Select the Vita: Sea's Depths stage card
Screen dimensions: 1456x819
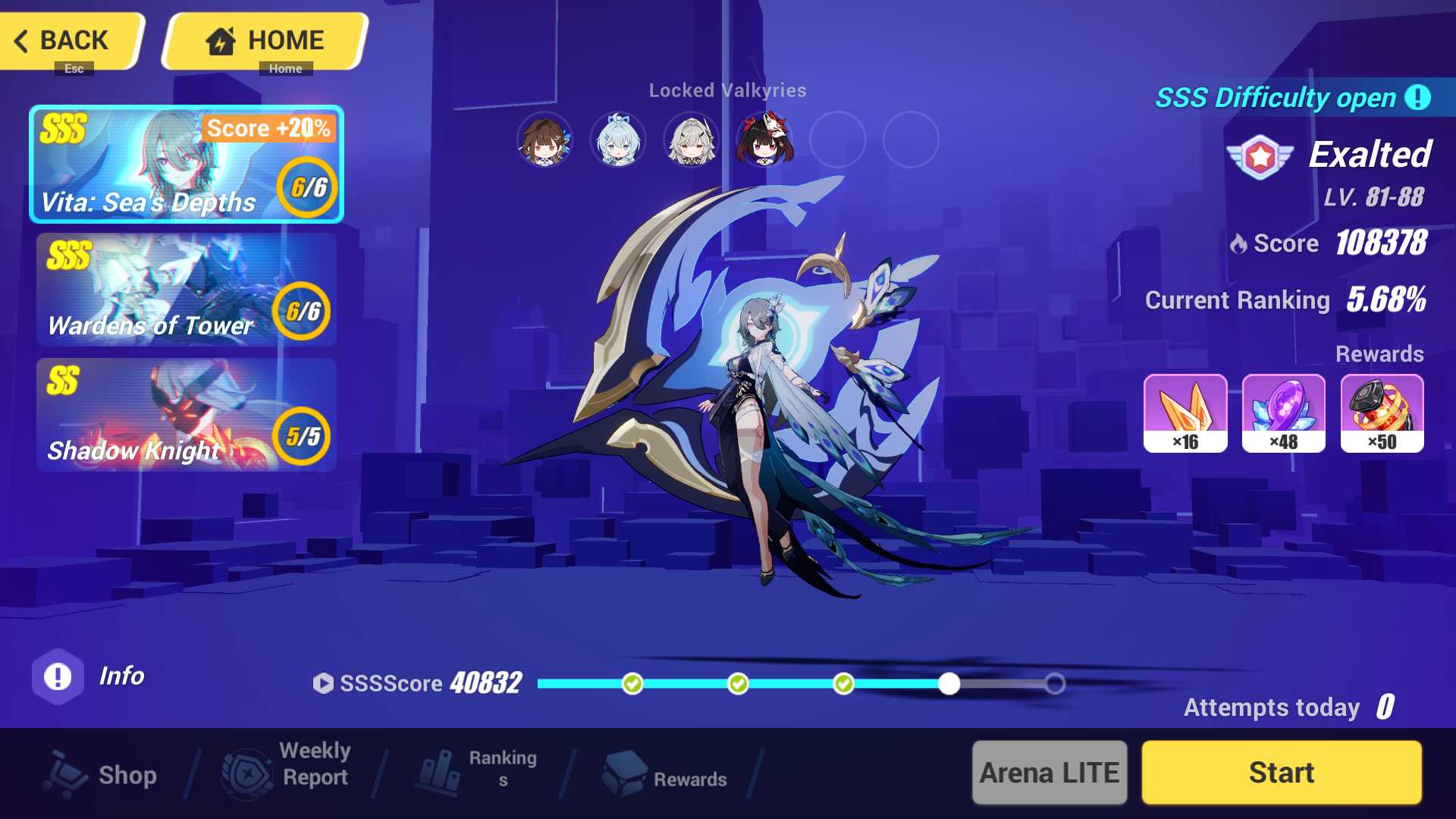point(186,164)
